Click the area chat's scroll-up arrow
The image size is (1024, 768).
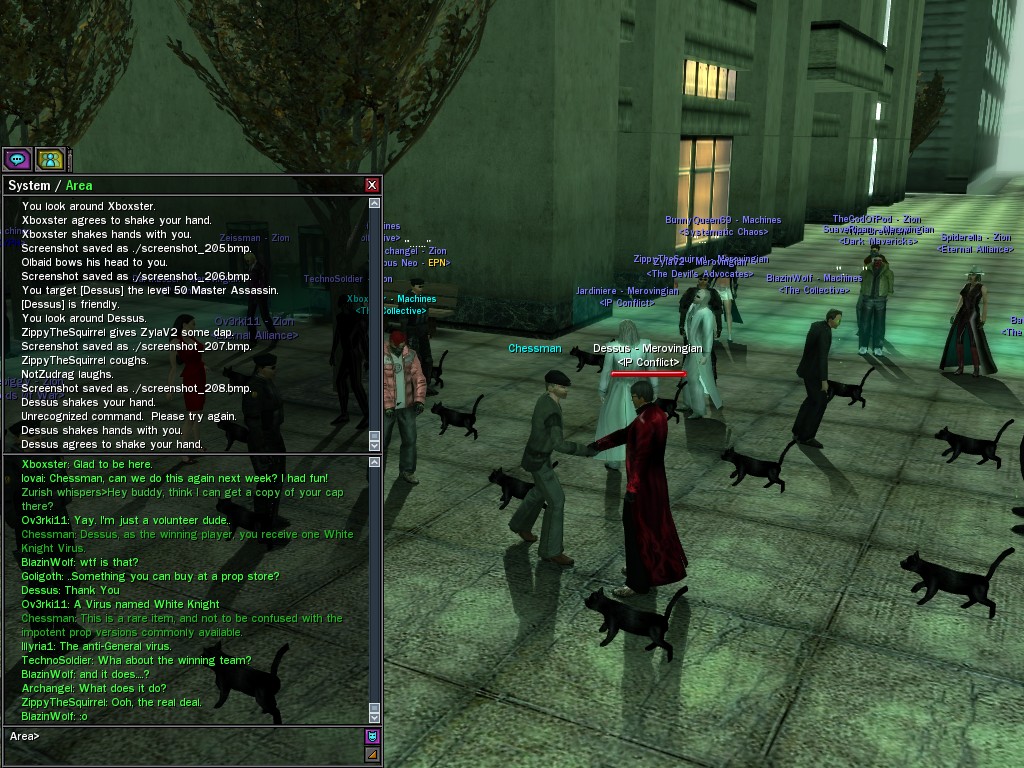click(375, 463)
